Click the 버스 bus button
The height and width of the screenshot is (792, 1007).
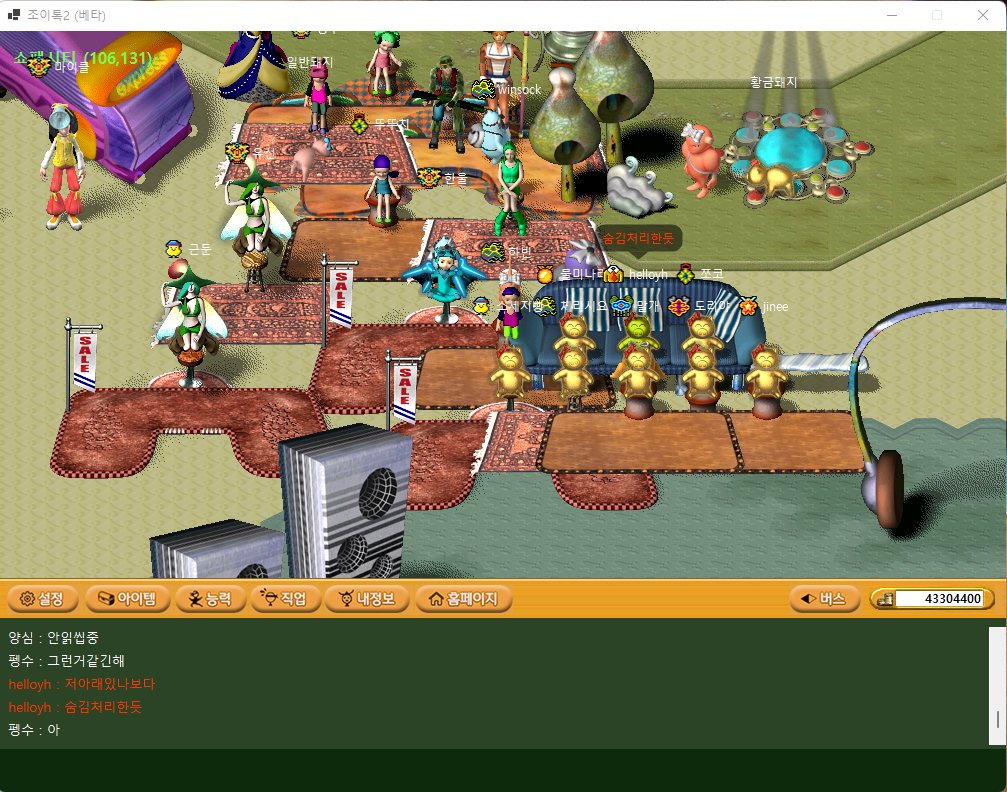[x=824, y=599]
